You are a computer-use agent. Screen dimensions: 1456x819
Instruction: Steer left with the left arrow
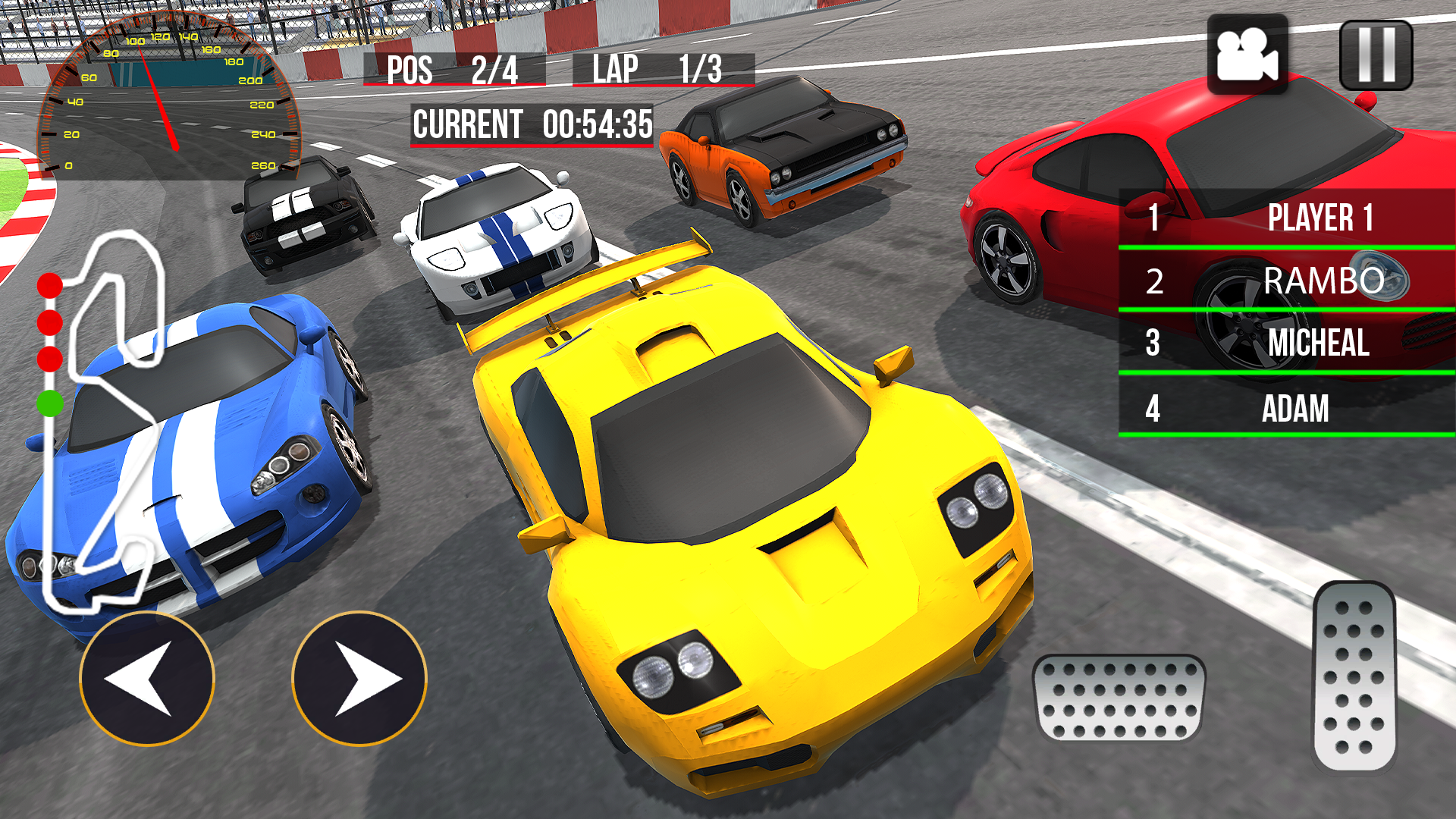coord(147,679)
